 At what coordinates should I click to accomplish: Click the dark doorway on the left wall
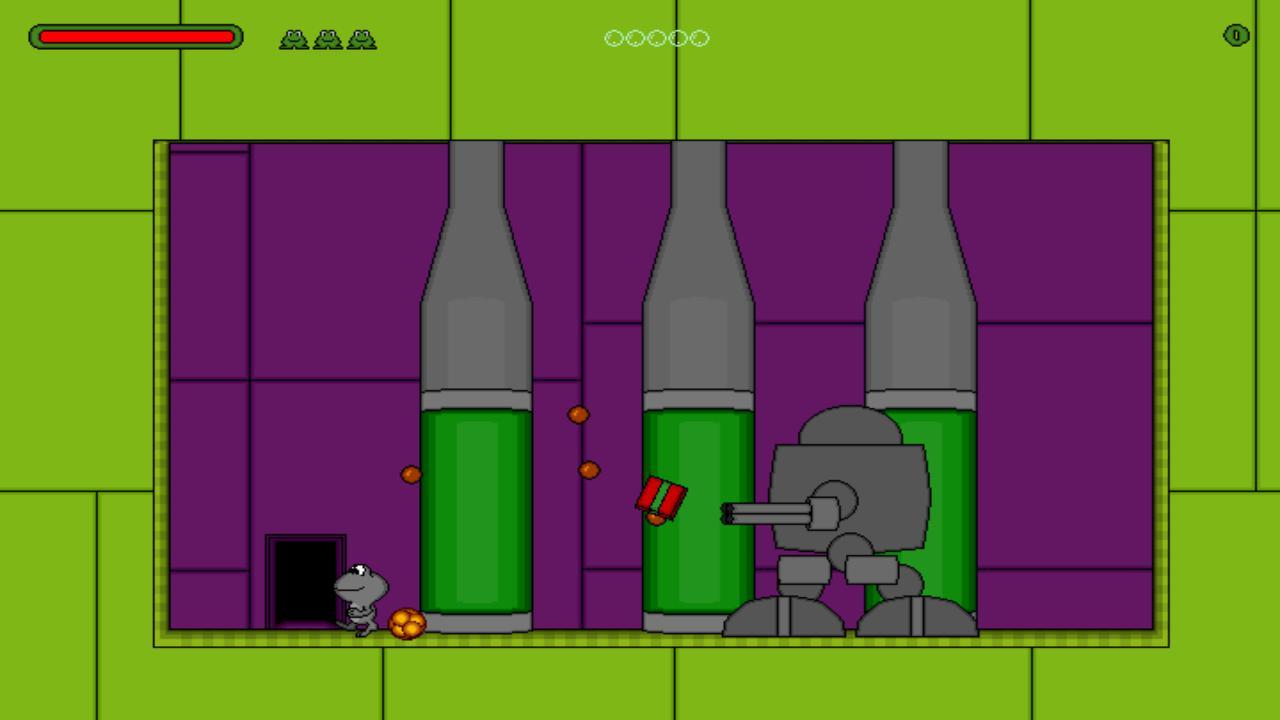[305, 580]
